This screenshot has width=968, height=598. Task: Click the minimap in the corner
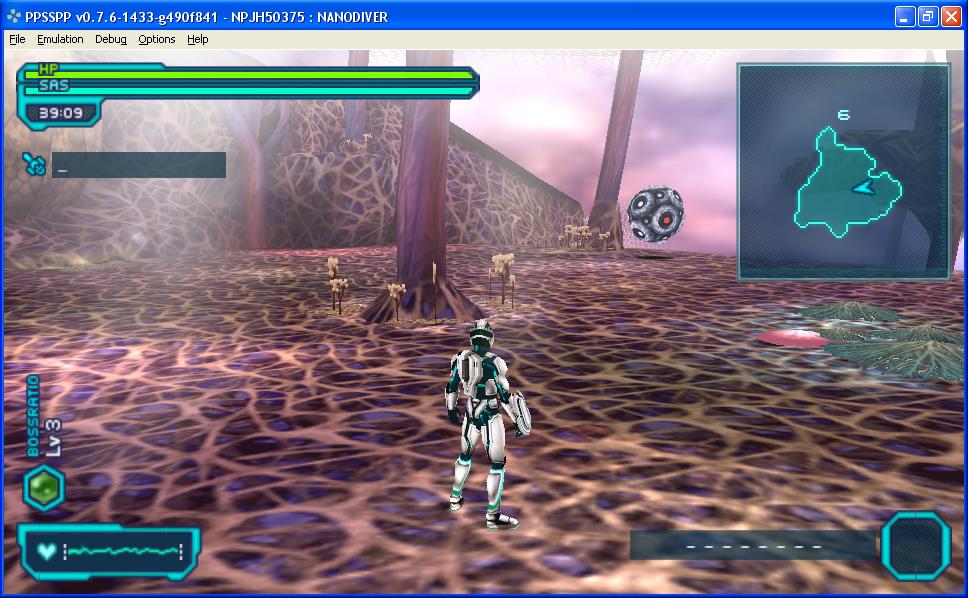tap(843, 172)
